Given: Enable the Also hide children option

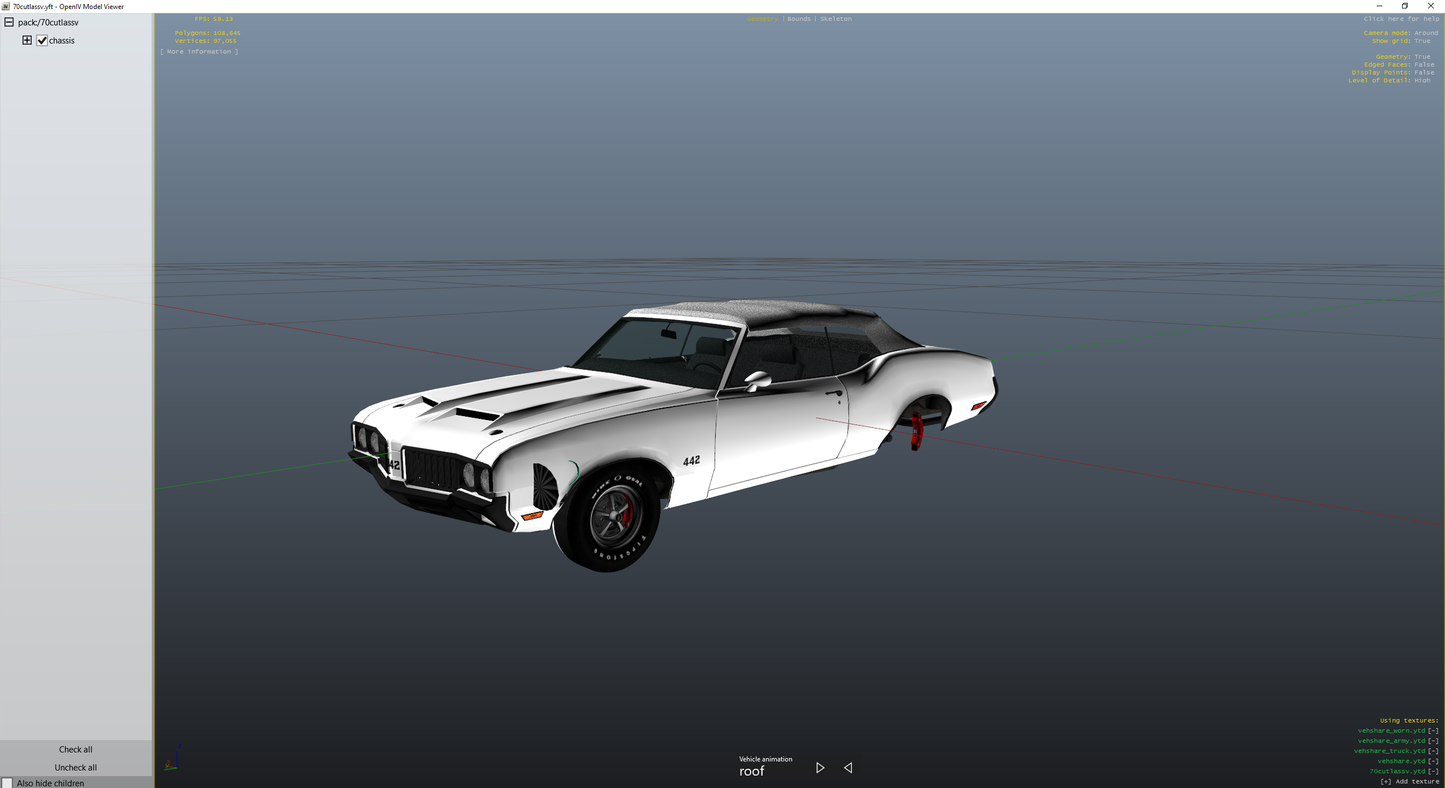Looking at the screenshot, I should pyautogui.click(x=7, y=782).
